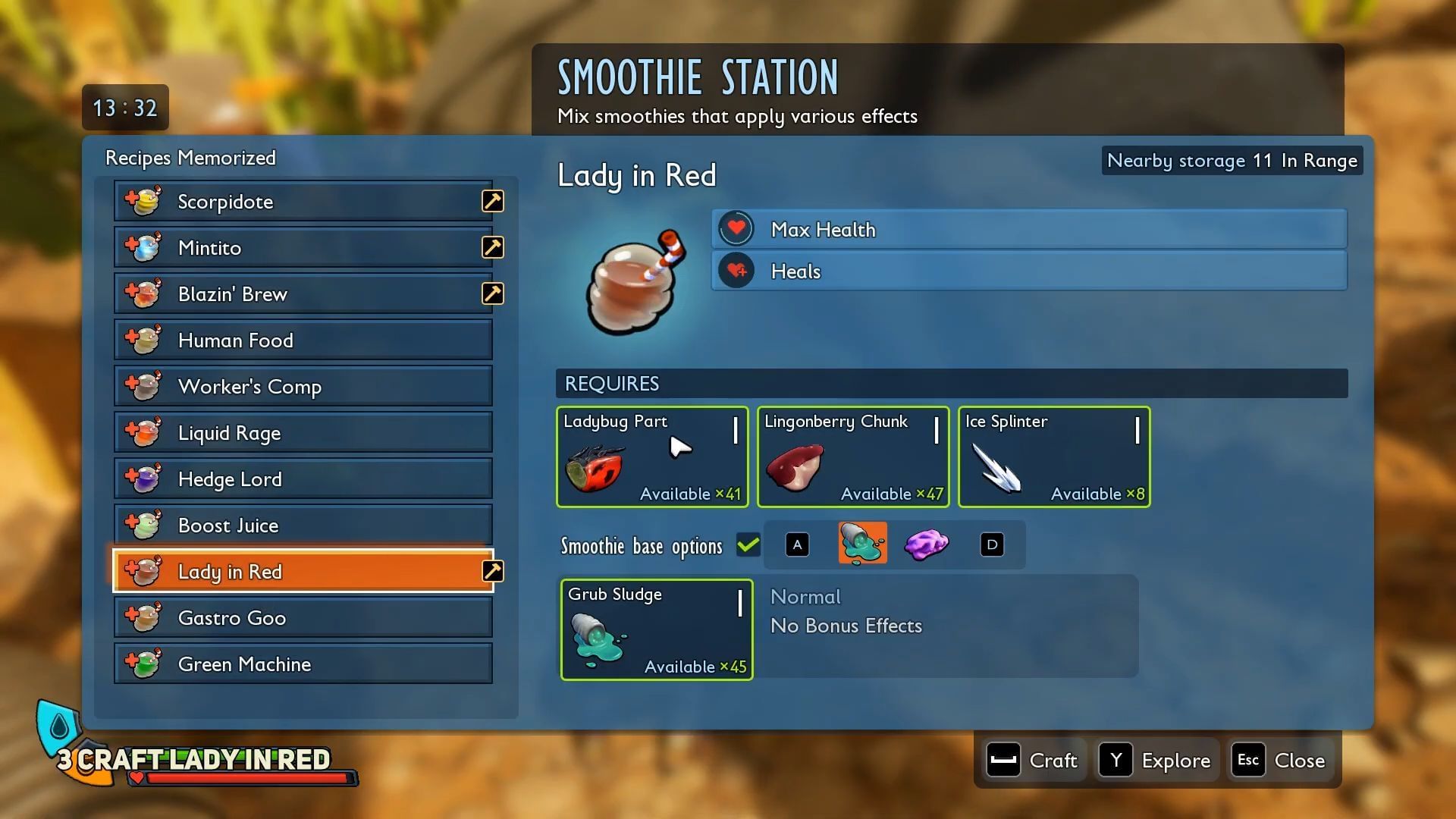The height and width of the screenshot is (819, 1456).
Task: Choose the Mintito smoothie recipe
Action: [x=303, y=248]
